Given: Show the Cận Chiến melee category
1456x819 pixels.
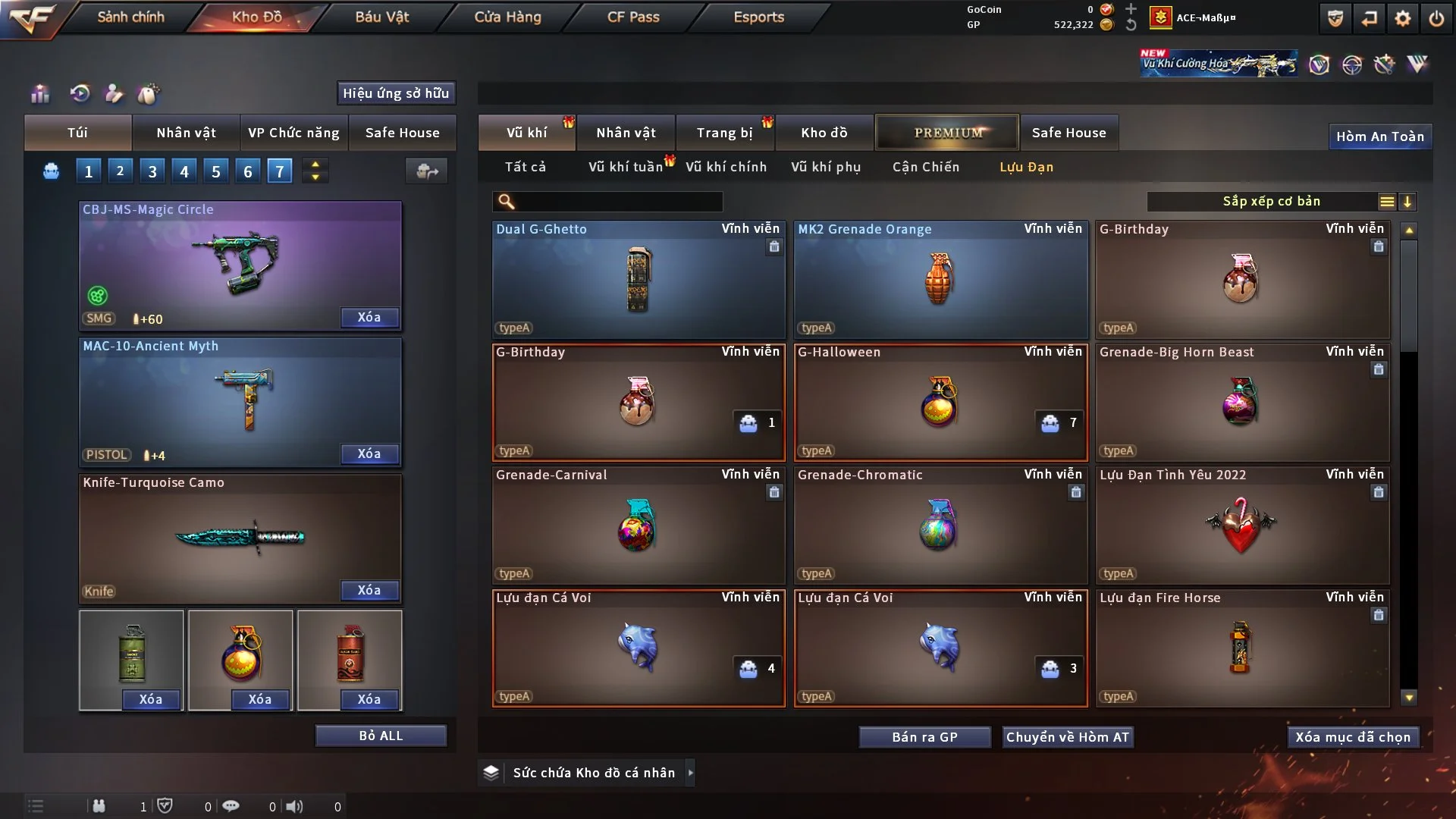Looking at the screenshot, I should [926, 167].
